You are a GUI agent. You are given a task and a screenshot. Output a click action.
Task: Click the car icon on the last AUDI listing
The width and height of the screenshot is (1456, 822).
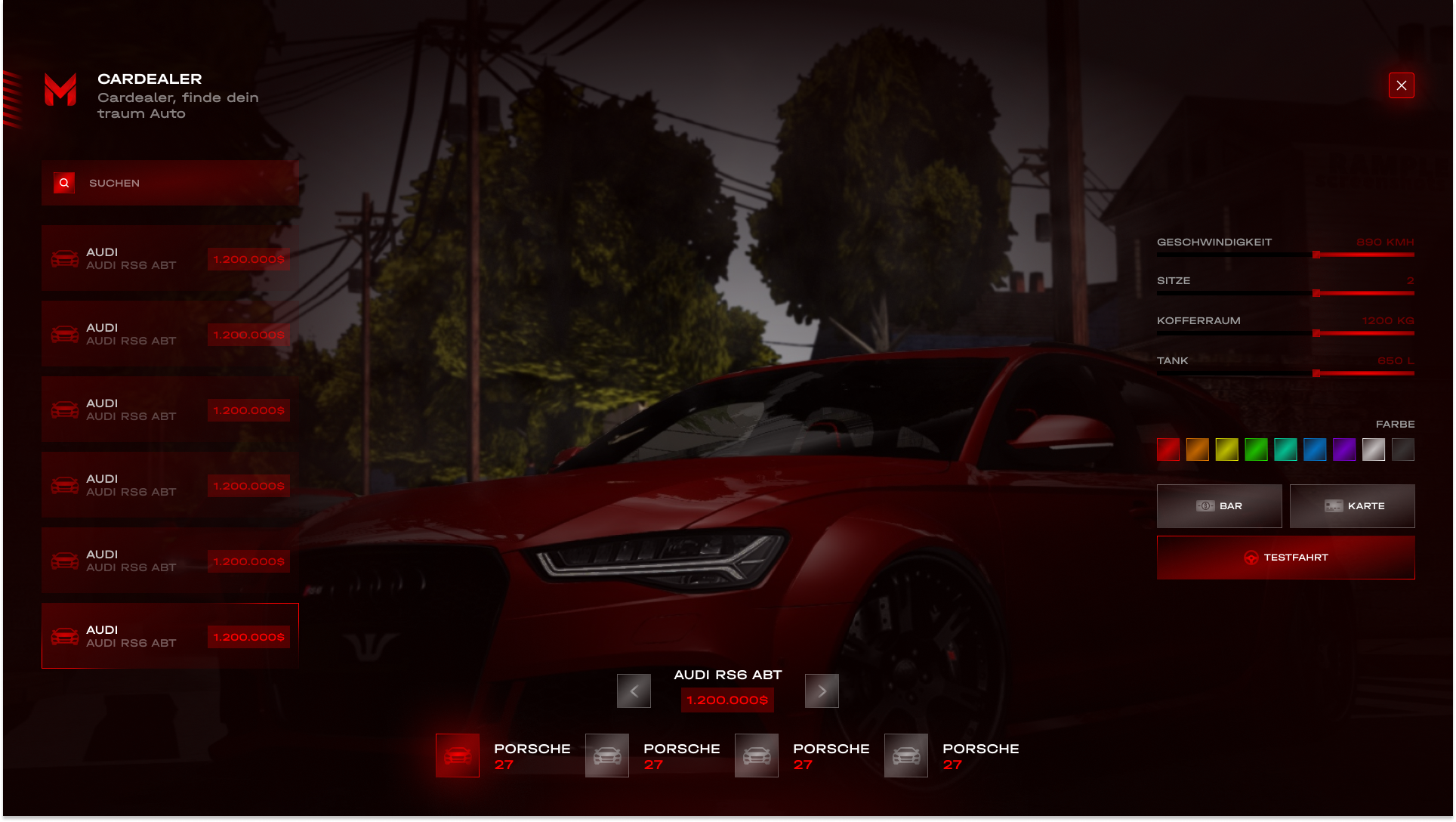point(65,635)
